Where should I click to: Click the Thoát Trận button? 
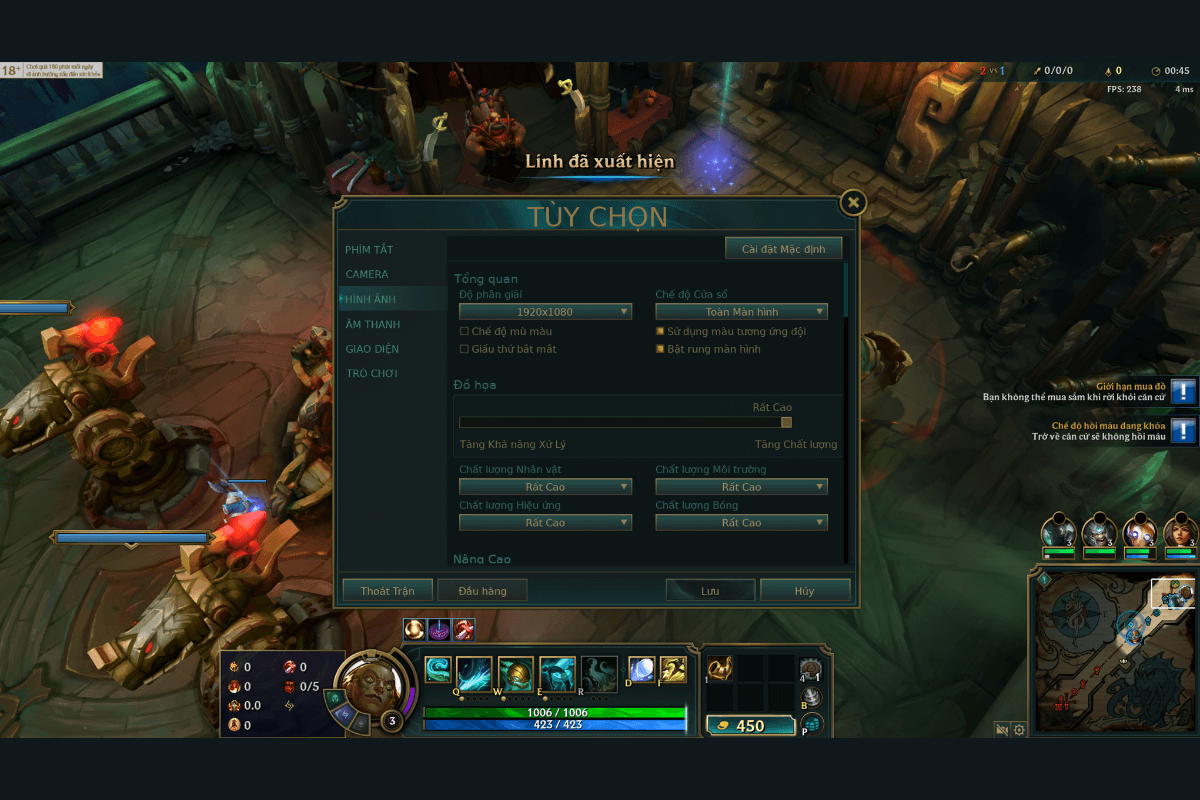pos(387,591)
